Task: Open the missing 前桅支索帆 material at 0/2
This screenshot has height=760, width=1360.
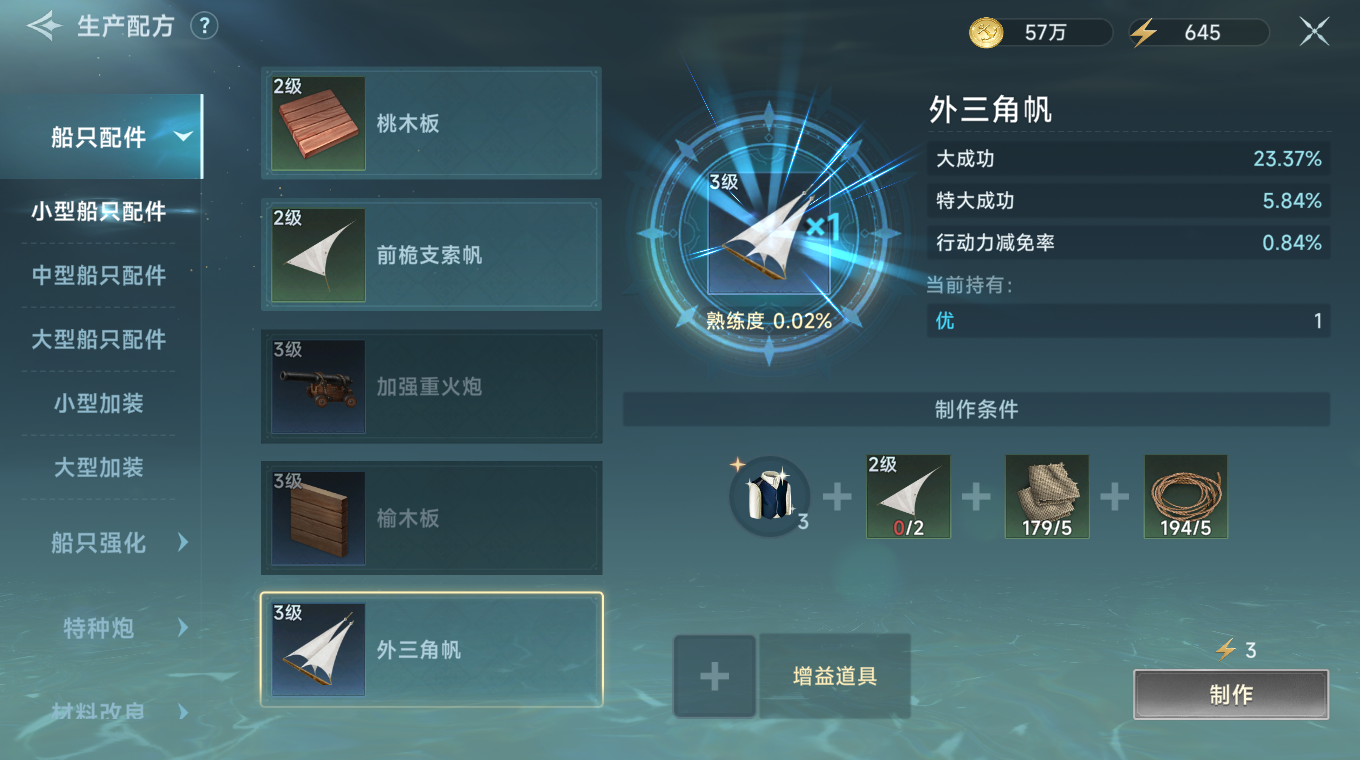Action: (x=908, y=497)
